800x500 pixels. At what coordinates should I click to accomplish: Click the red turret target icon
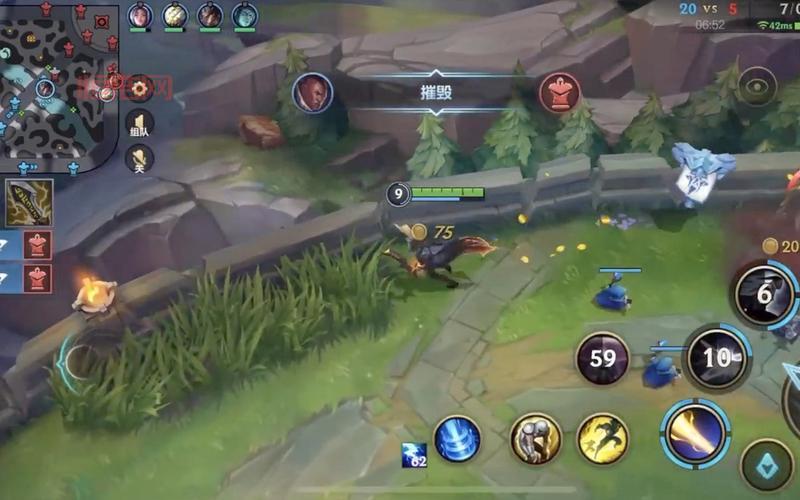560,93
